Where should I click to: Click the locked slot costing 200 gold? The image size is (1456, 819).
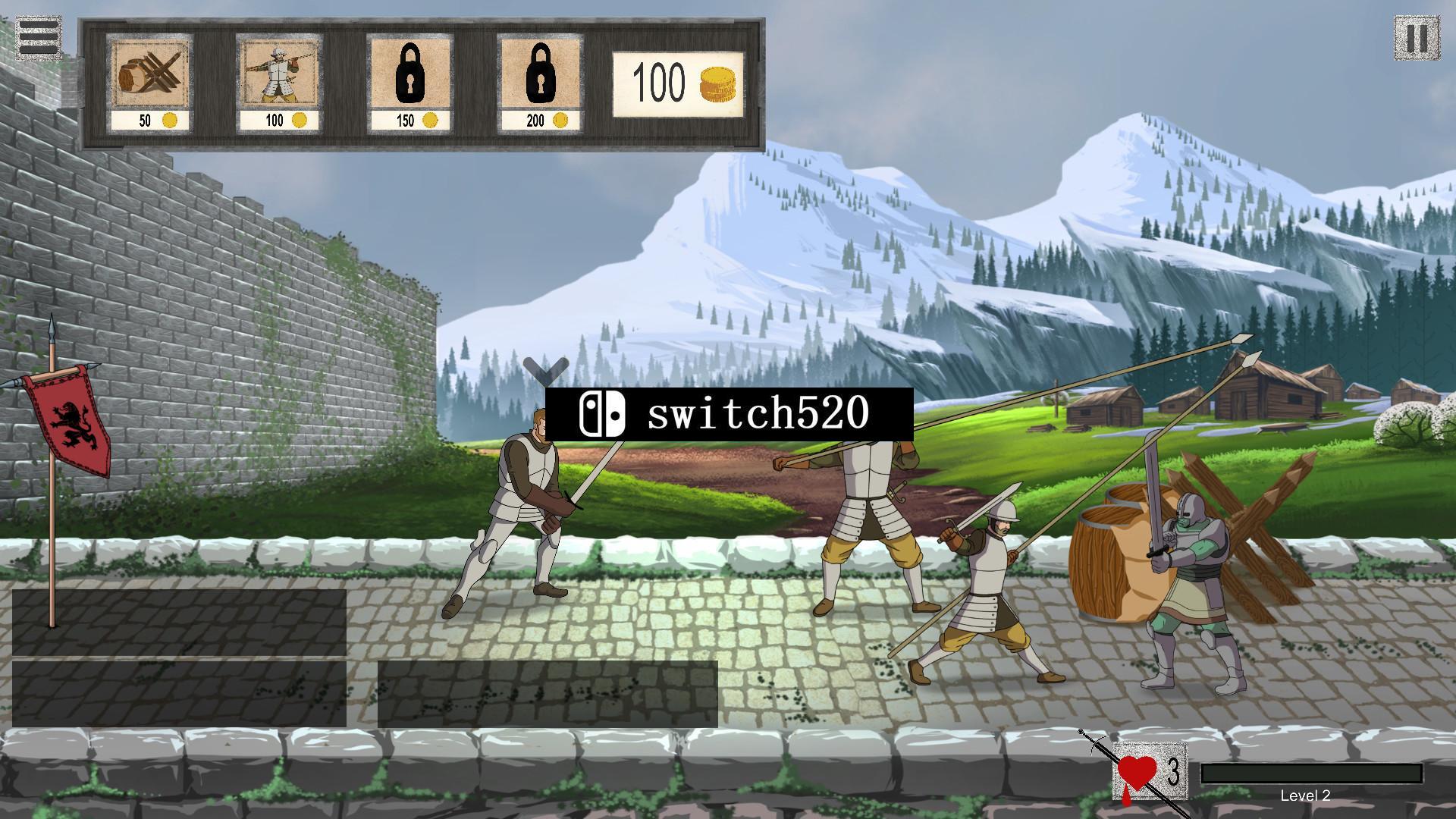[540, 82]
